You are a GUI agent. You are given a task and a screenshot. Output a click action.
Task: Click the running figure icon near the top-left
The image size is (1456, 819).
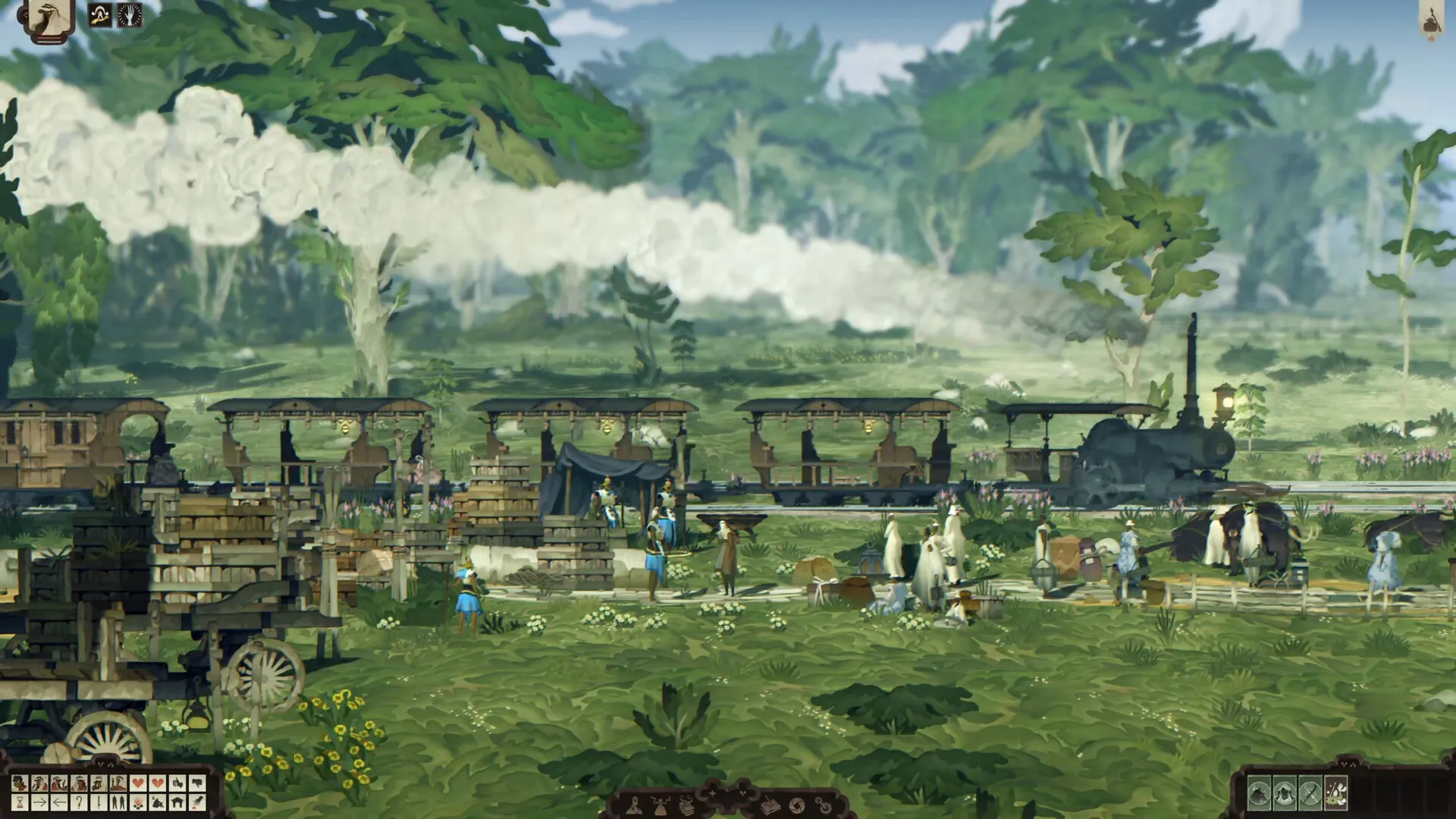pos(99,14)
